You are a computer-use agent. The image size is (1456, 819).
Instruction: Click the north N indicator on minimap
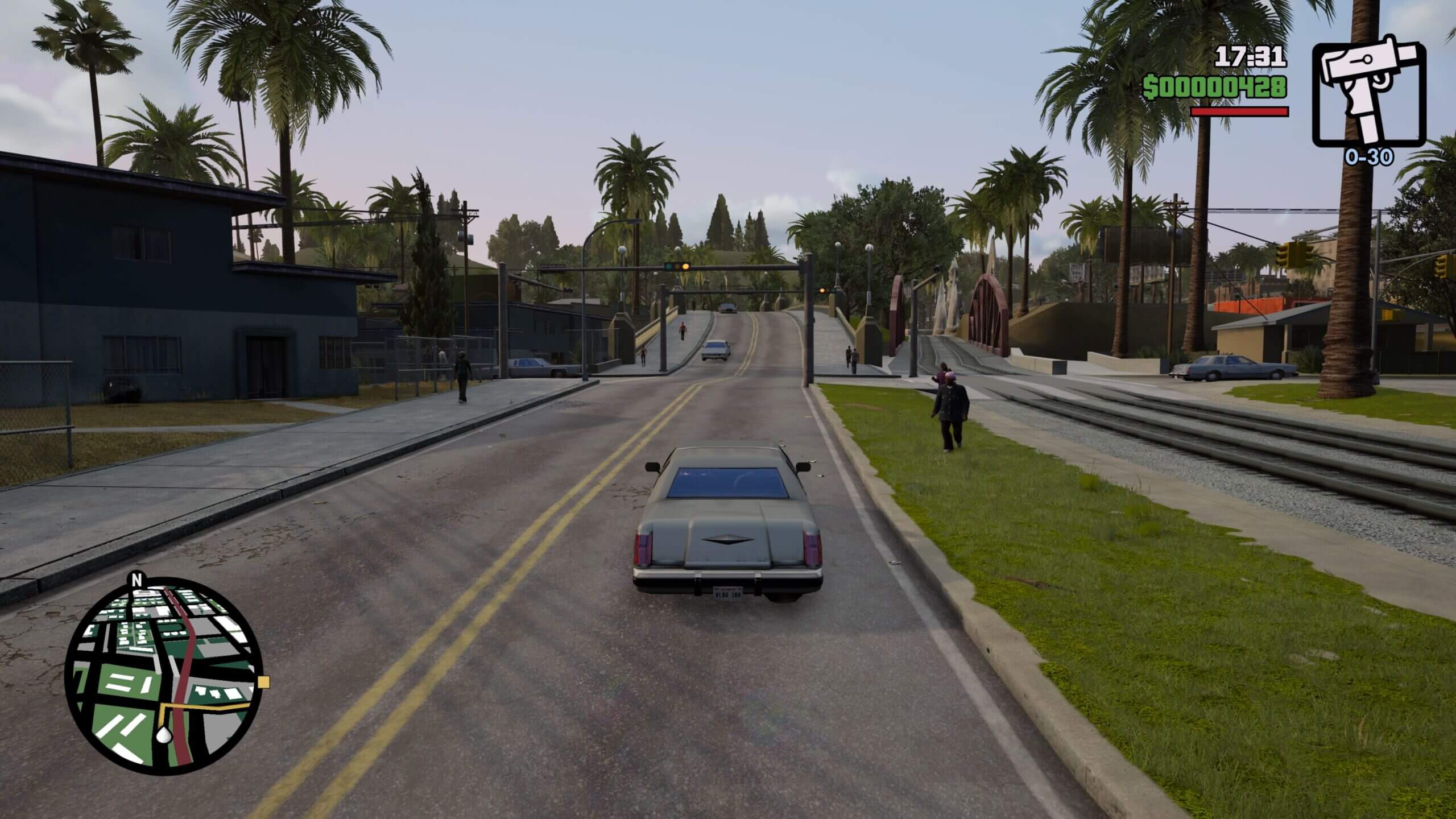coord(136,581)
